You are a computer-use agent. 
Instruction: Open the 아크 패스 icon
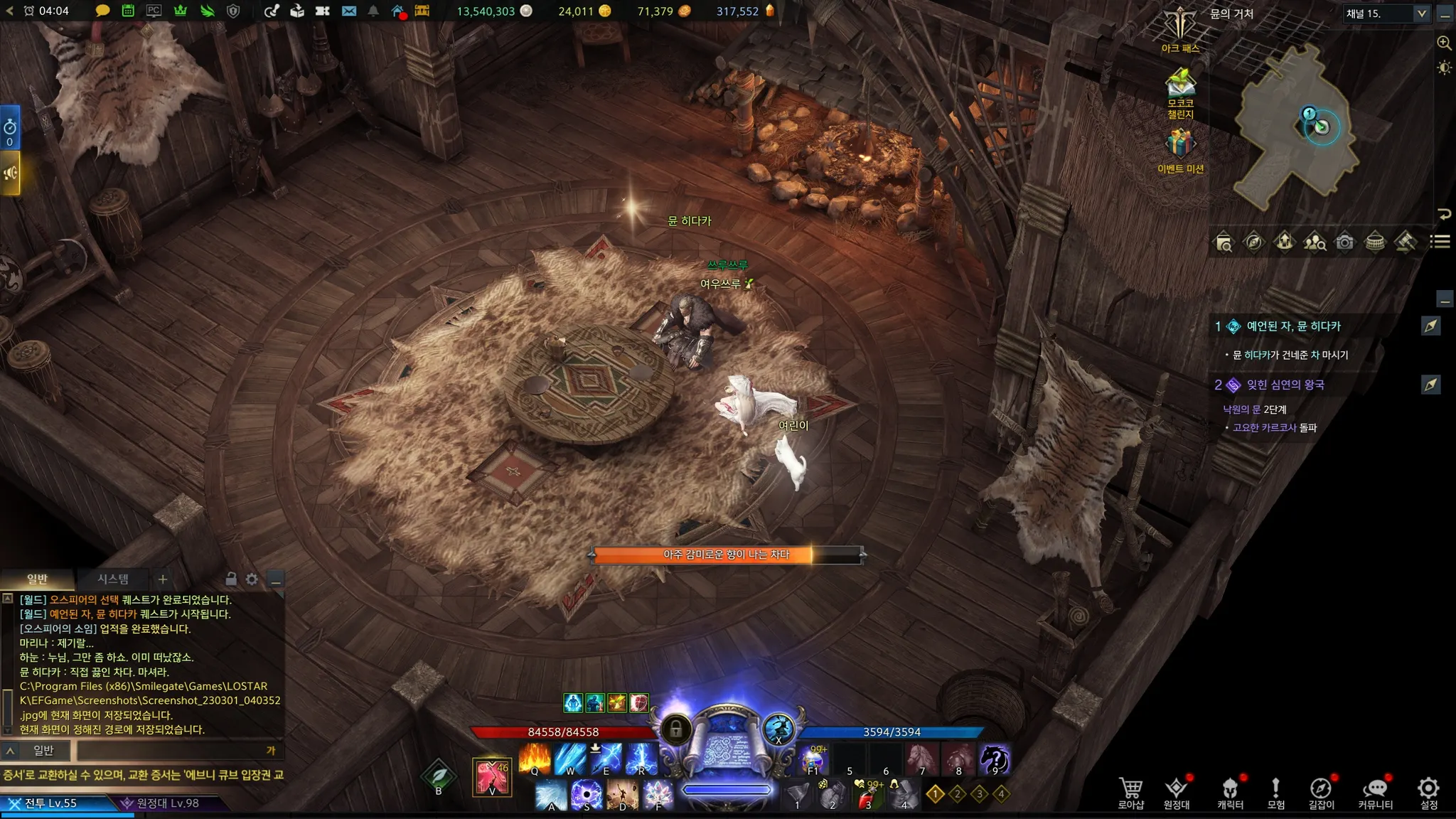[x=1180, y=28]
